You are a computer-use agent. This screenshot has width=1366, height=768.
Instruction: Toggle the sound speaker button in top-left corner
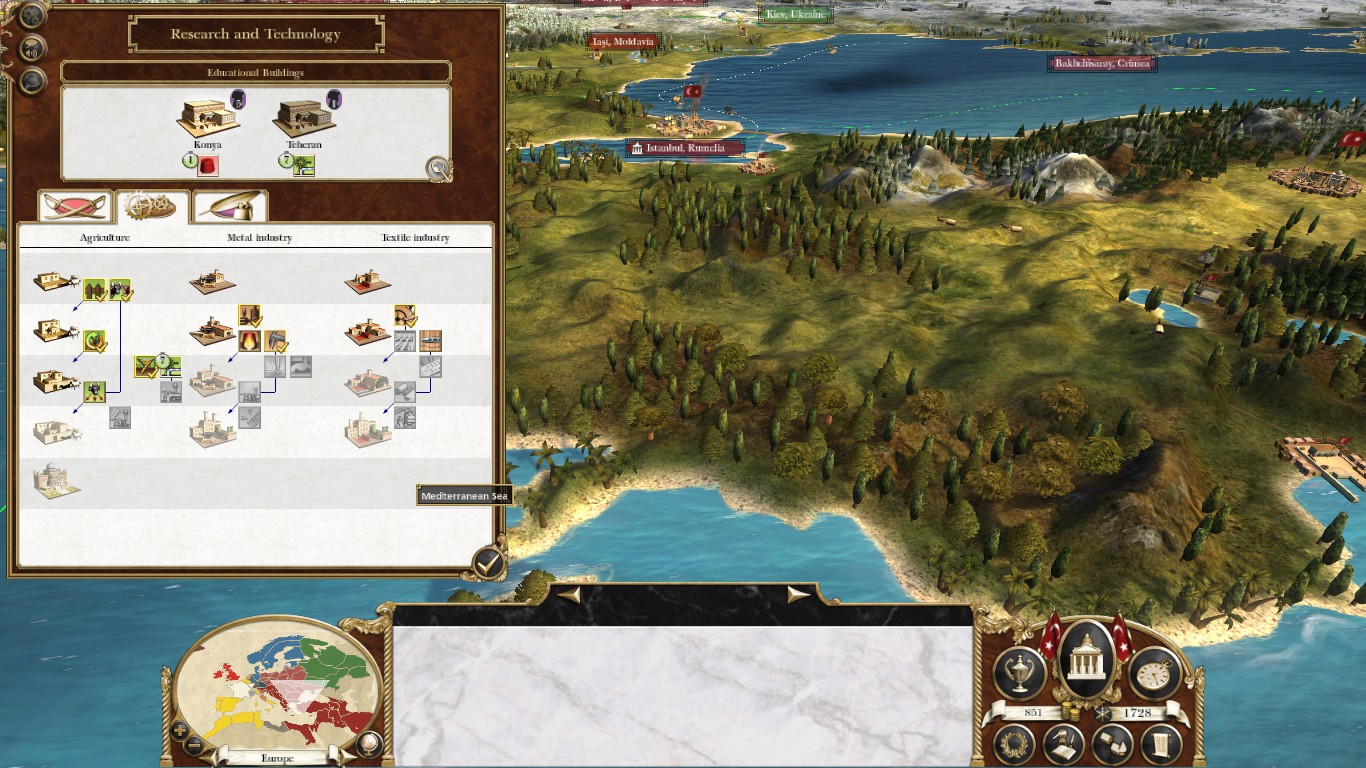pos(33,47)
